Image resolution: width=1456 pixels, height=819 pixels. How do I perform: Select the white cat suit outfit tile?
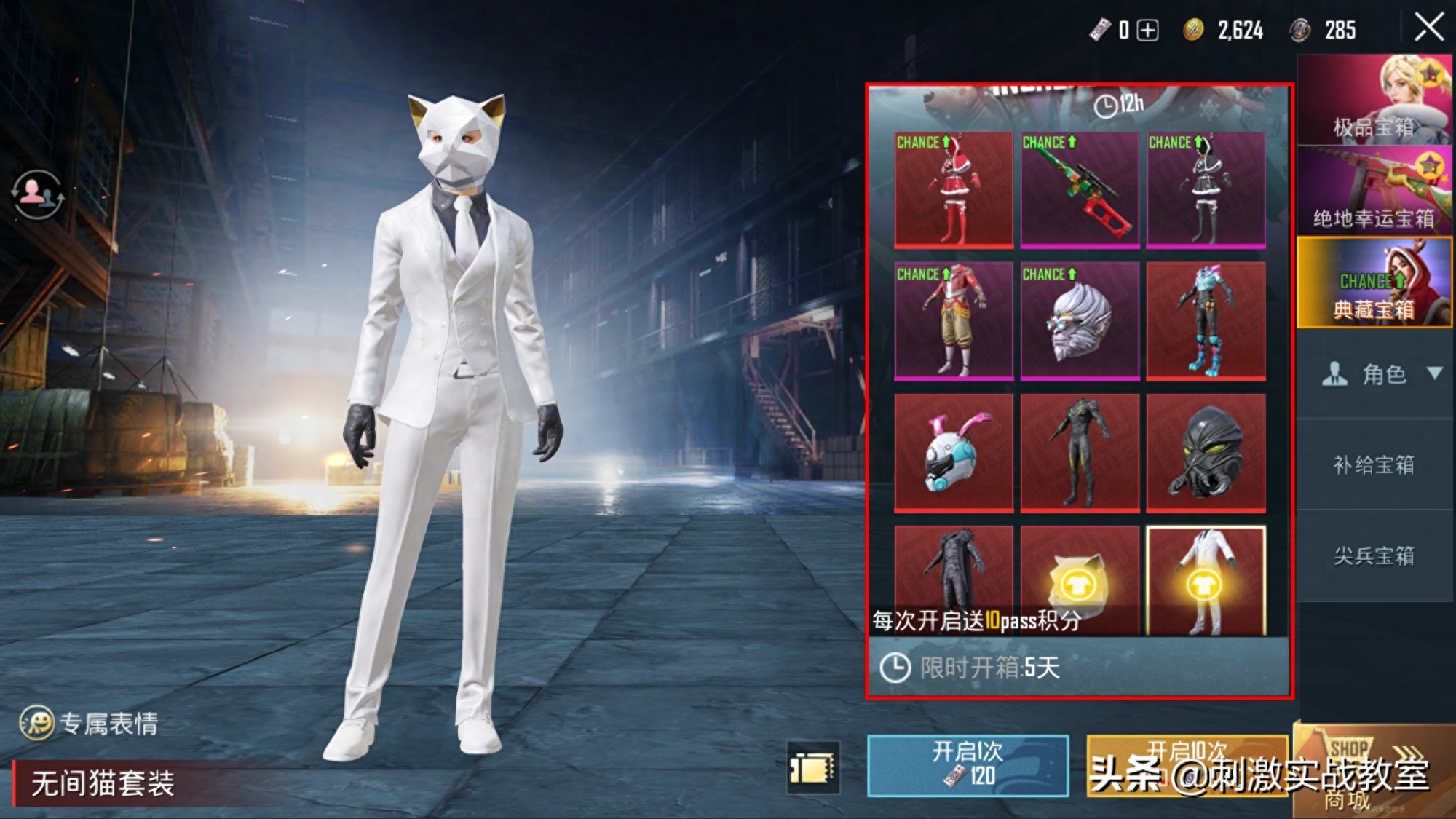point(1206,580)
